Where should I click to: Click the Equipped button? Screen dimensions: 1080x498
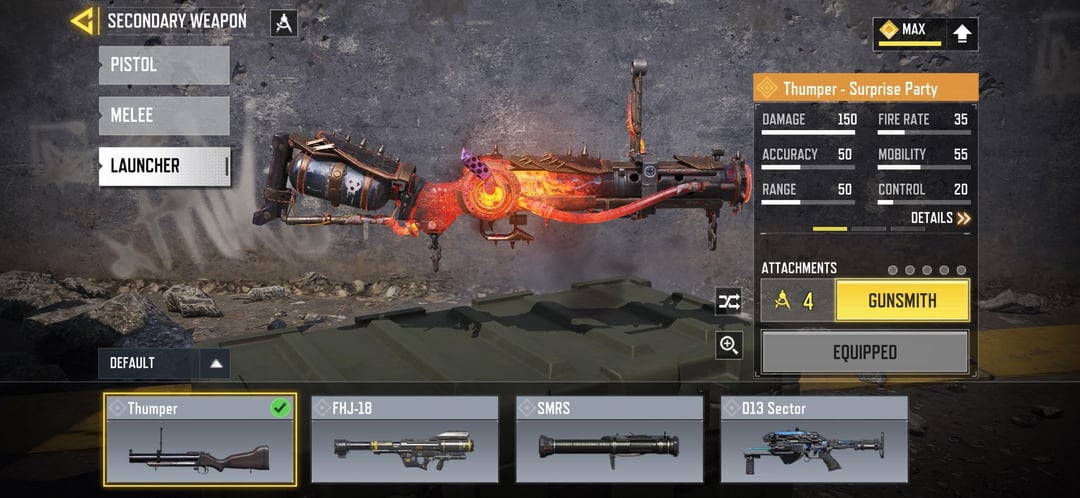click(x=865, y=352)
